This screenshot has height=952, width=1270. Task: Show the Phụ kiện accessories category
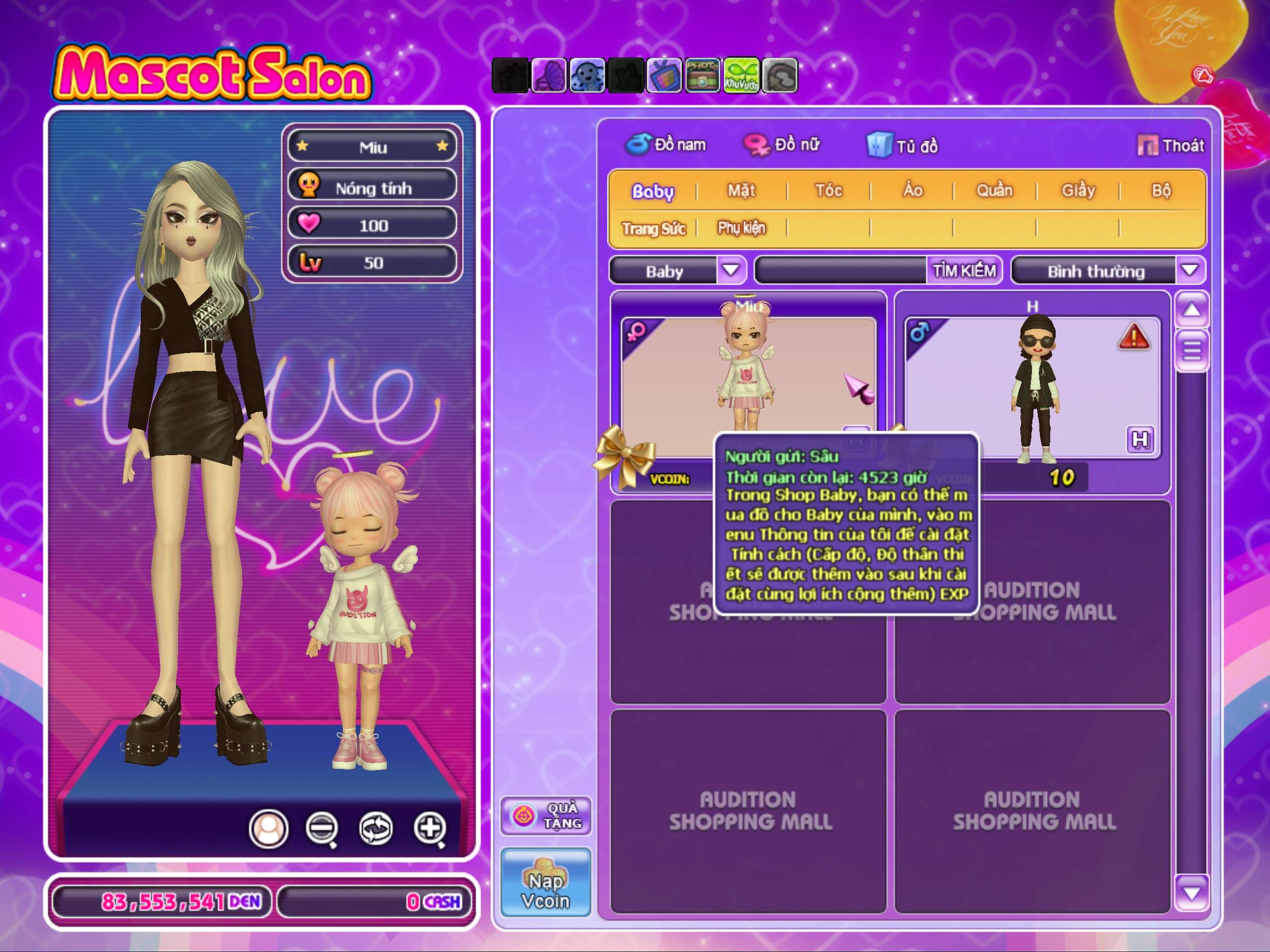tap(741, 229)
